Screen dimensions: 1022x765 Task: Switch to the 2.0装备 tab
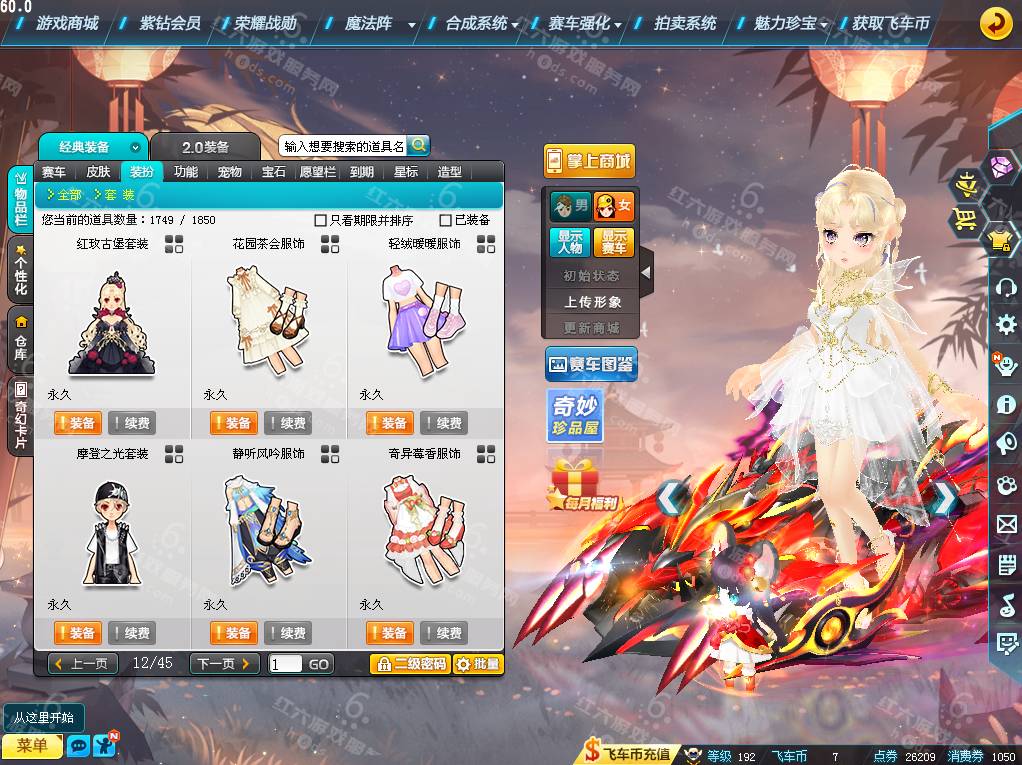pyautogui.click(x=205, y=147)
